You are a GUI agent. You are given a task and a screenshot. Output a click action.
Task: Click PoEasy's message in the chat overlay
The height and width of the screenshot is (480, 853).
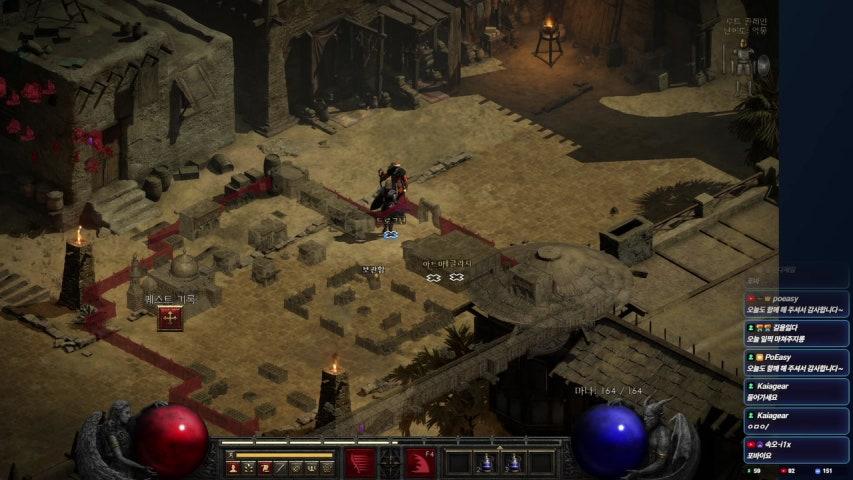[x=796, y=362]
